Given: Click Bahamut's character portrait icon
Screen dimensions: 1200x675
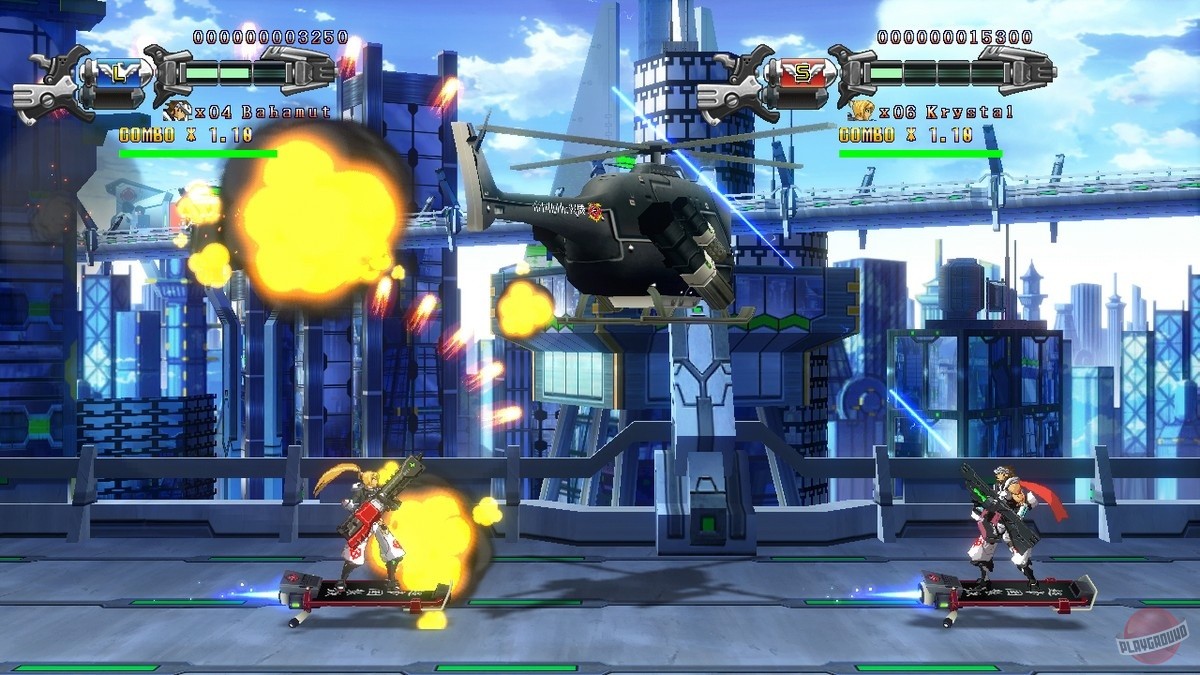Looking at the screenshot, I should pos(177,111).
